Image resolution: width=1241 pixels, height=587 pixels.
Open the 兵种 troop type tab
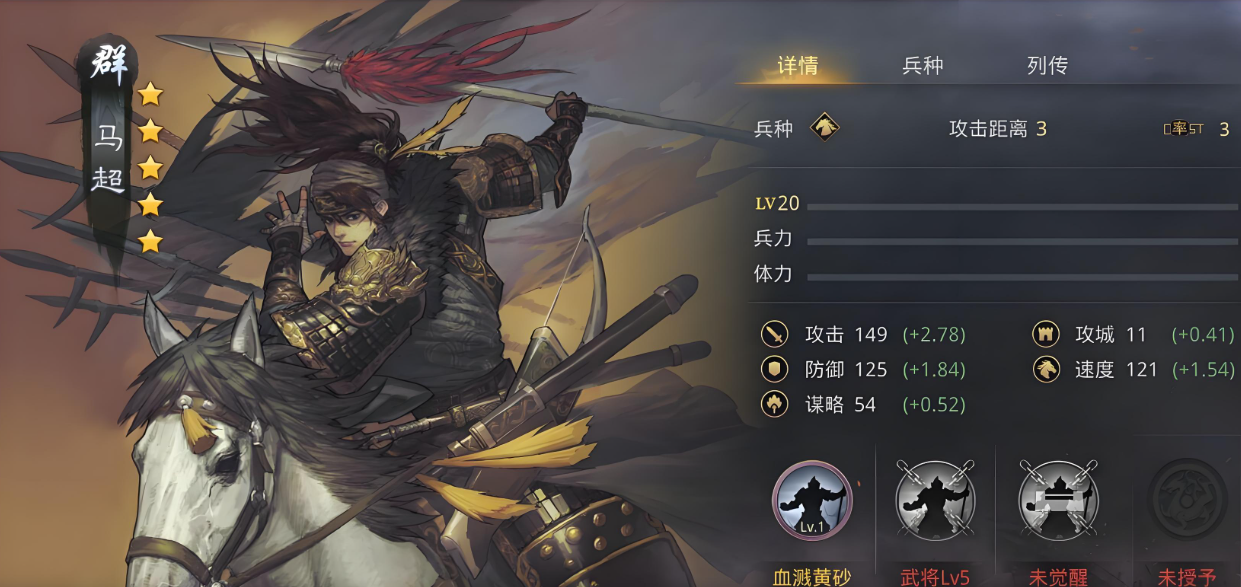click(x=922, y=66)
